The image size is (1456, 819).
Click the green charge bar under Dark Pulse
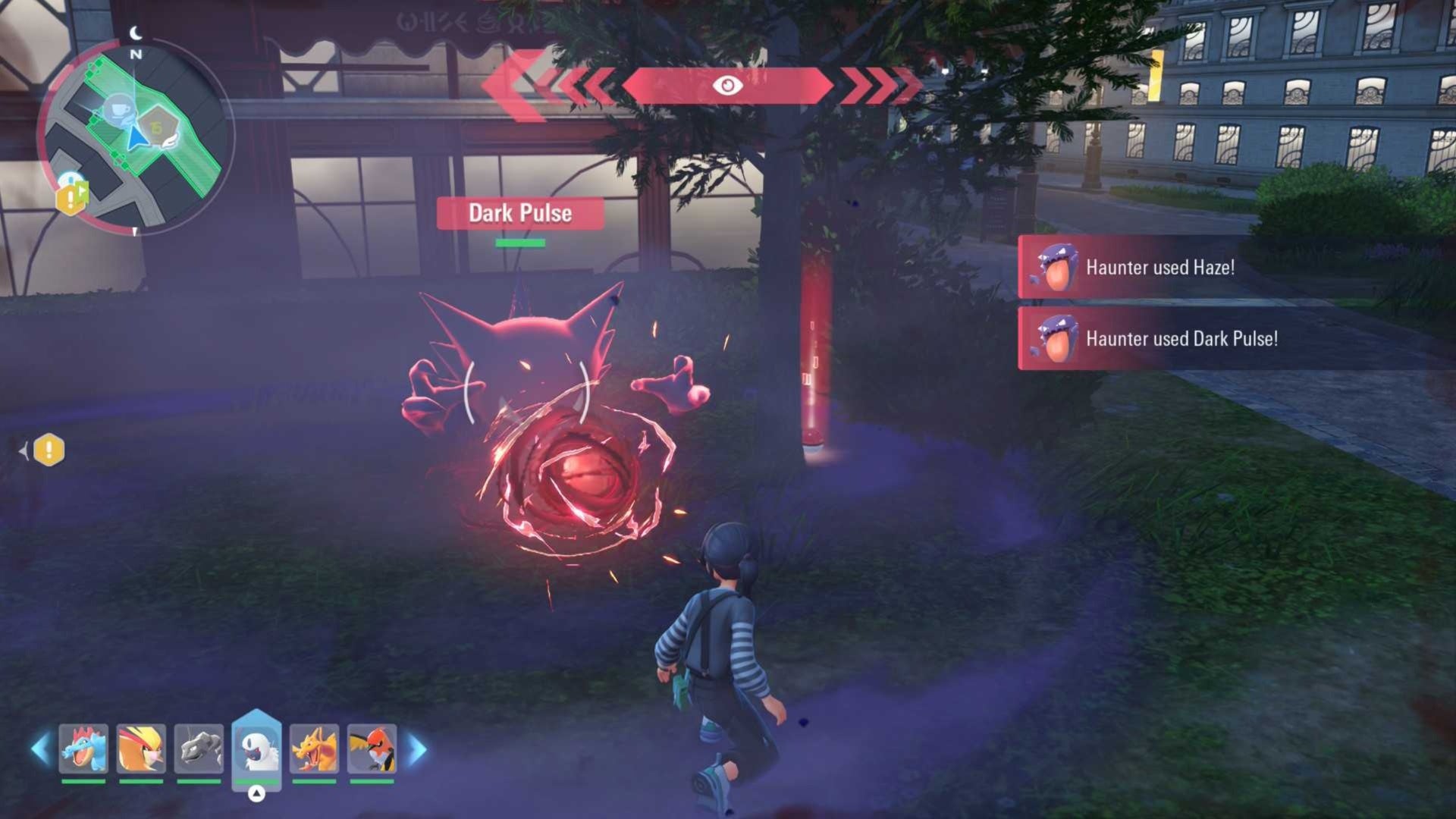click(x=519, y=241)
